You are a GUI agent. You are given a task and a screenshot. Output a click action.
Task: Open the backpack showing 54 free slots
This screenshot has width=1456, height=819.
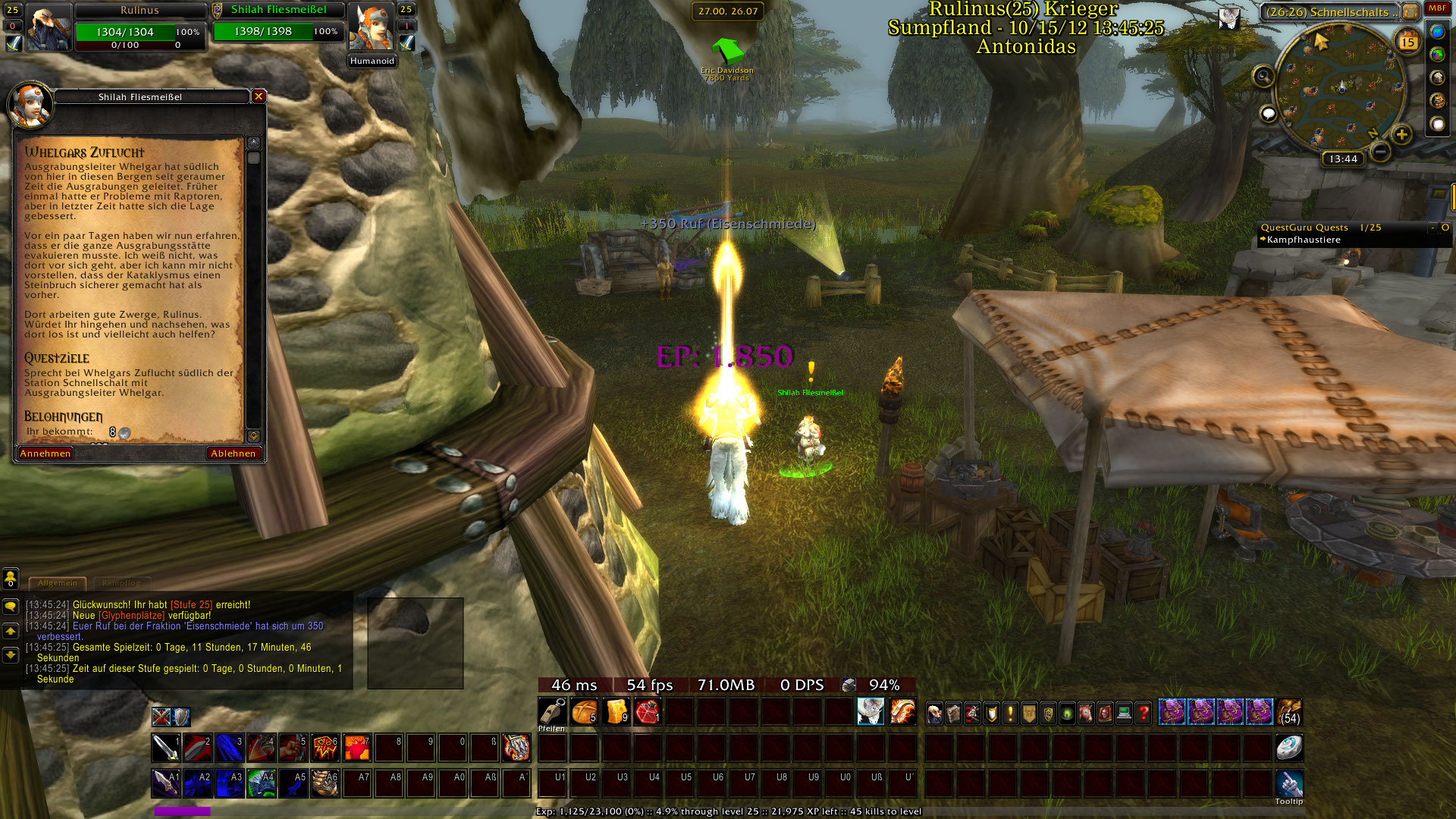pos(1289,712)
